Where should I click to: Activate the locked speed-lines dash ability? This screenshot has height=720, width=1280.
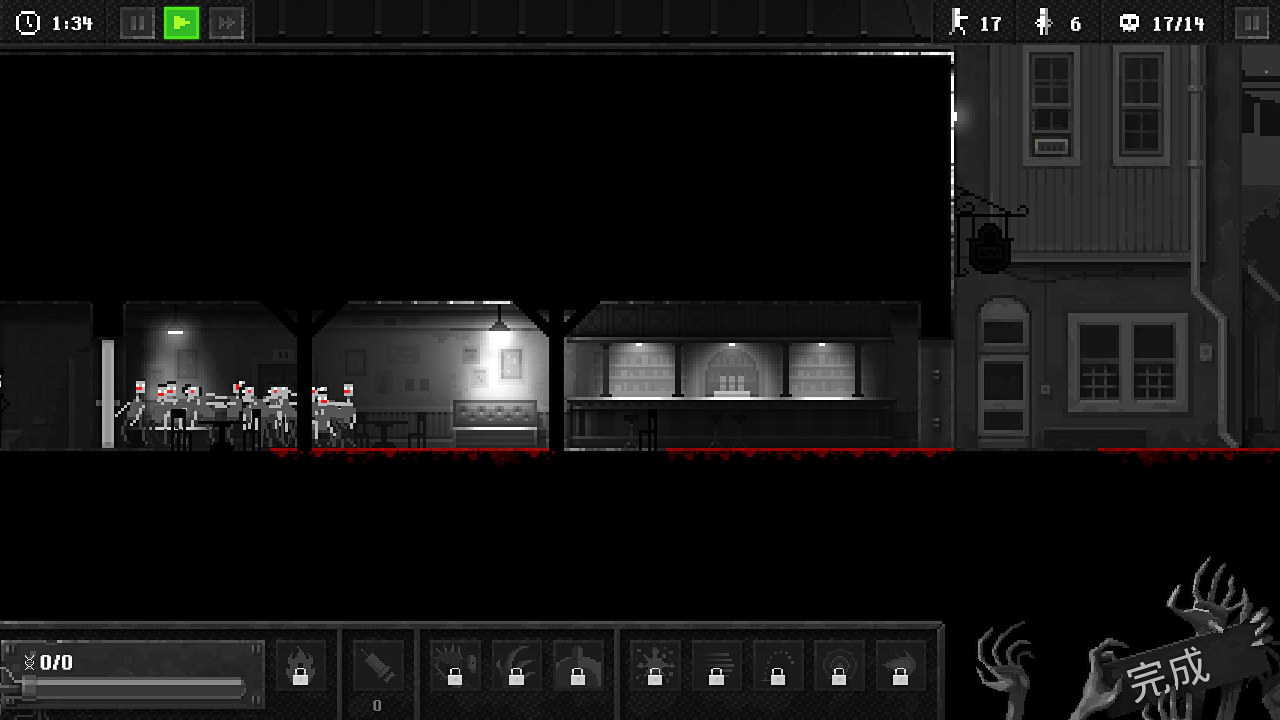(716, 666)
